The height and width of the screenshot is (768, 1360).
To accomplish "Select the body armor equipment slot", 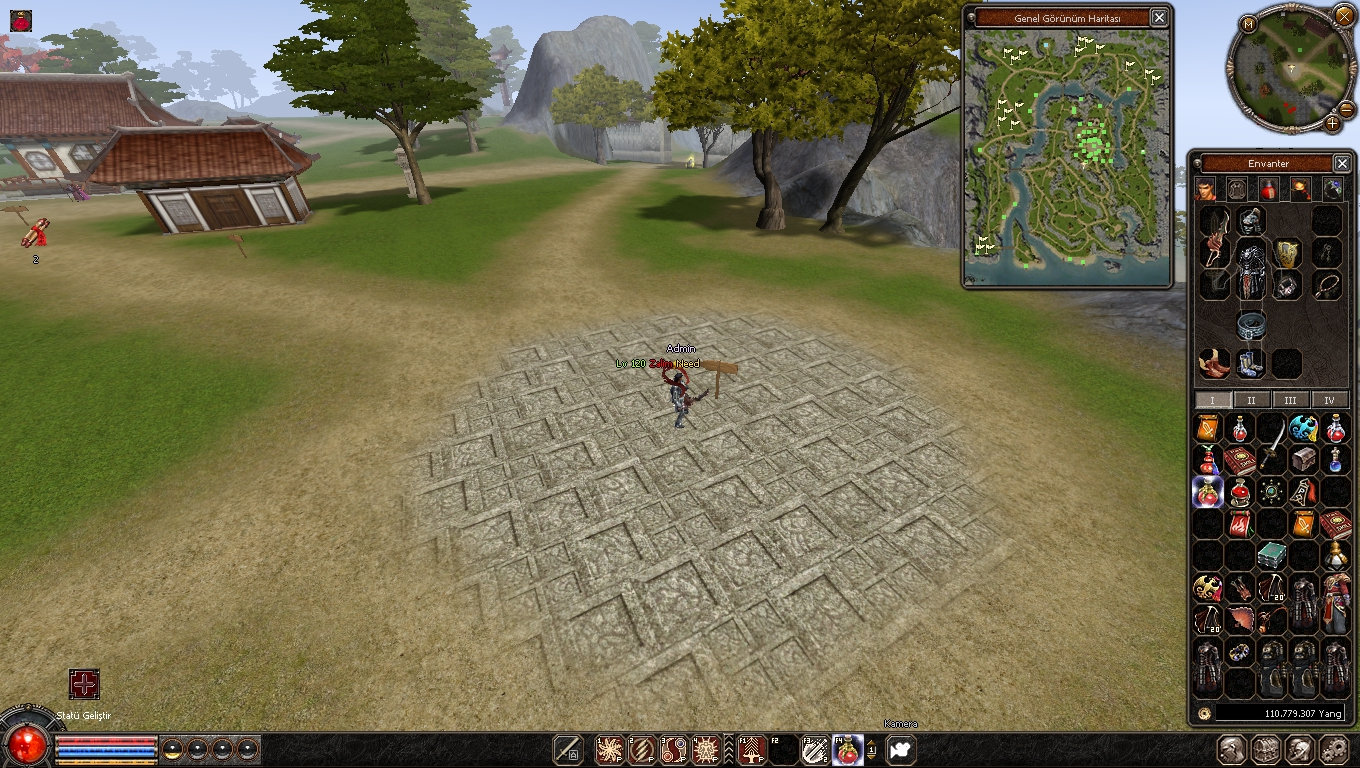I will (1250, 268).
